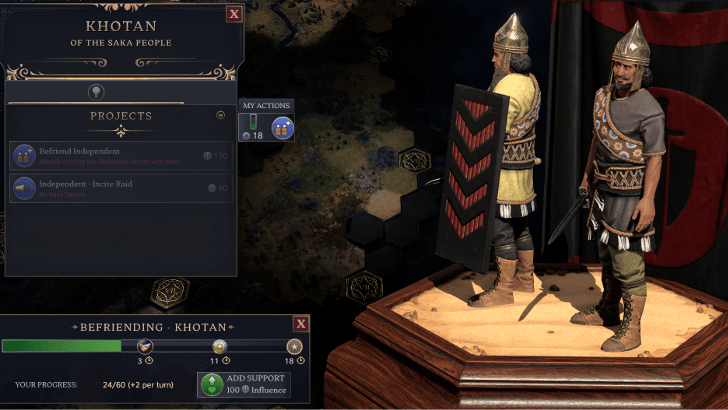Switch to the lightbulb projects tab
The image size is (728, 410).
pyautogui.click(x=96, y=91)
